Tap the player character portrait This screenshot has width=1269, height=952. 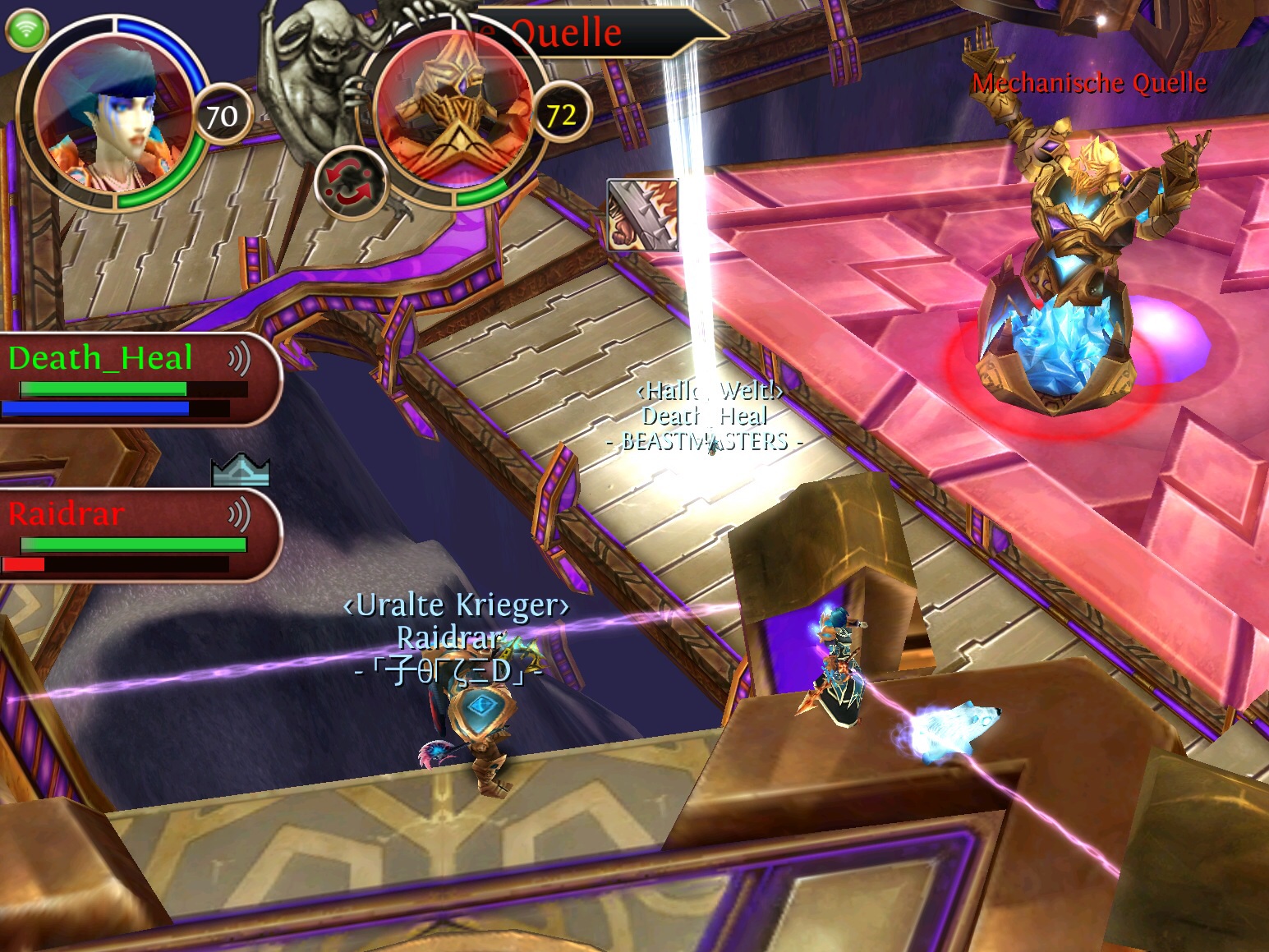[x=113, y=113]
